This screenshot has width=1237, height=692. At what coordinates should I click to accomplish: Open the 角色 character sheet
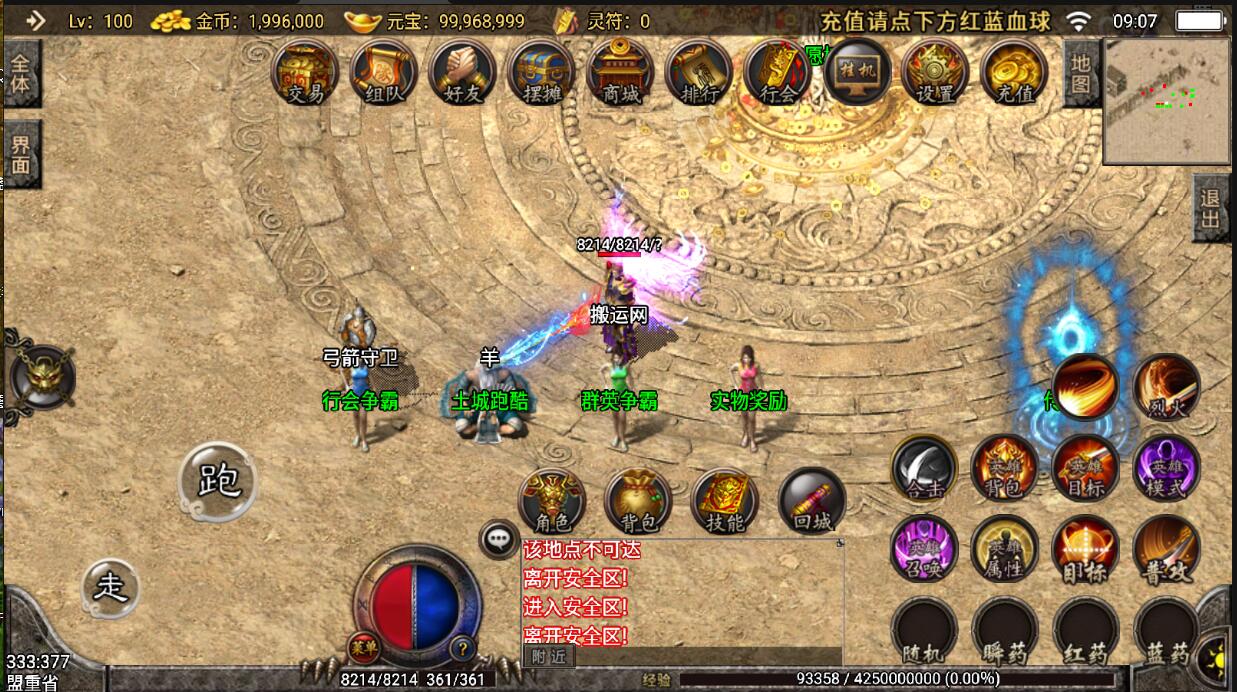tap(552, 500)
